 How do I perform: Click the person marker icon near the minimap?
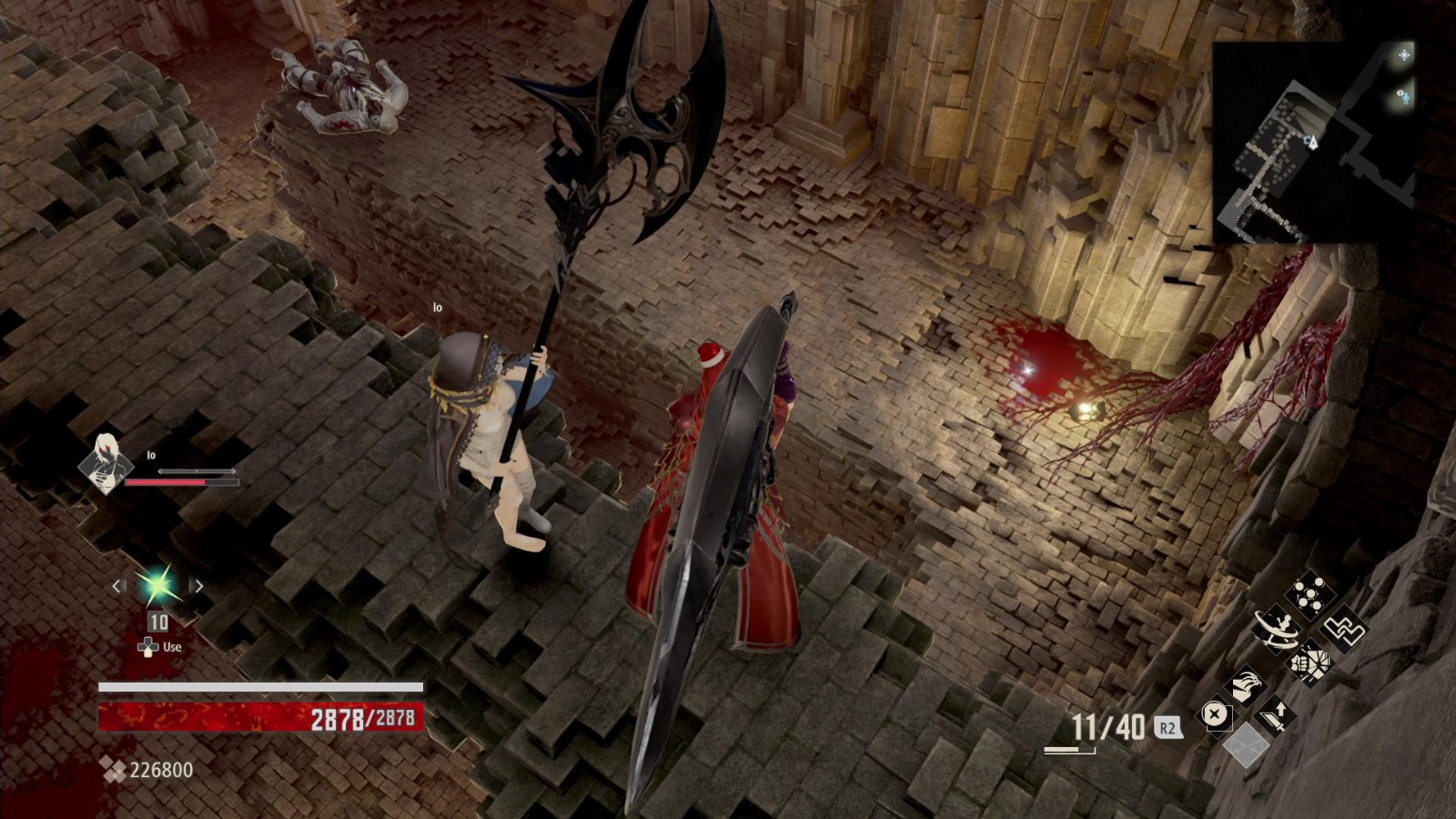pos(1407,98)
